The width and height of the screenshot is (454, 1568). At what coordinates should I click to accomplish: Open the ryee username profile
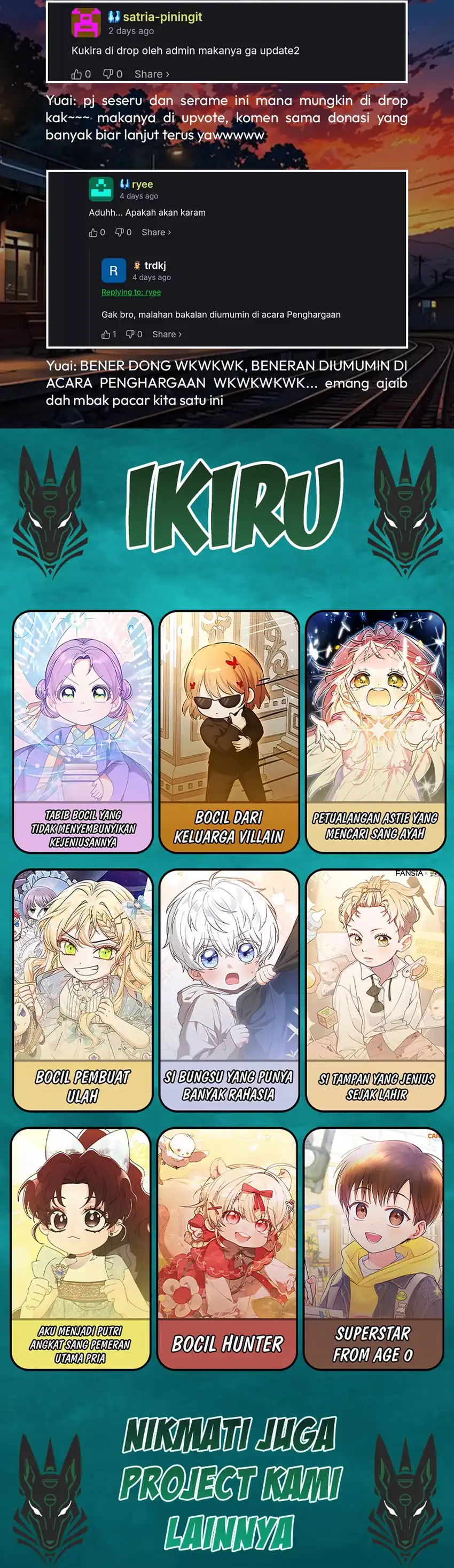[x=142, y=184]
